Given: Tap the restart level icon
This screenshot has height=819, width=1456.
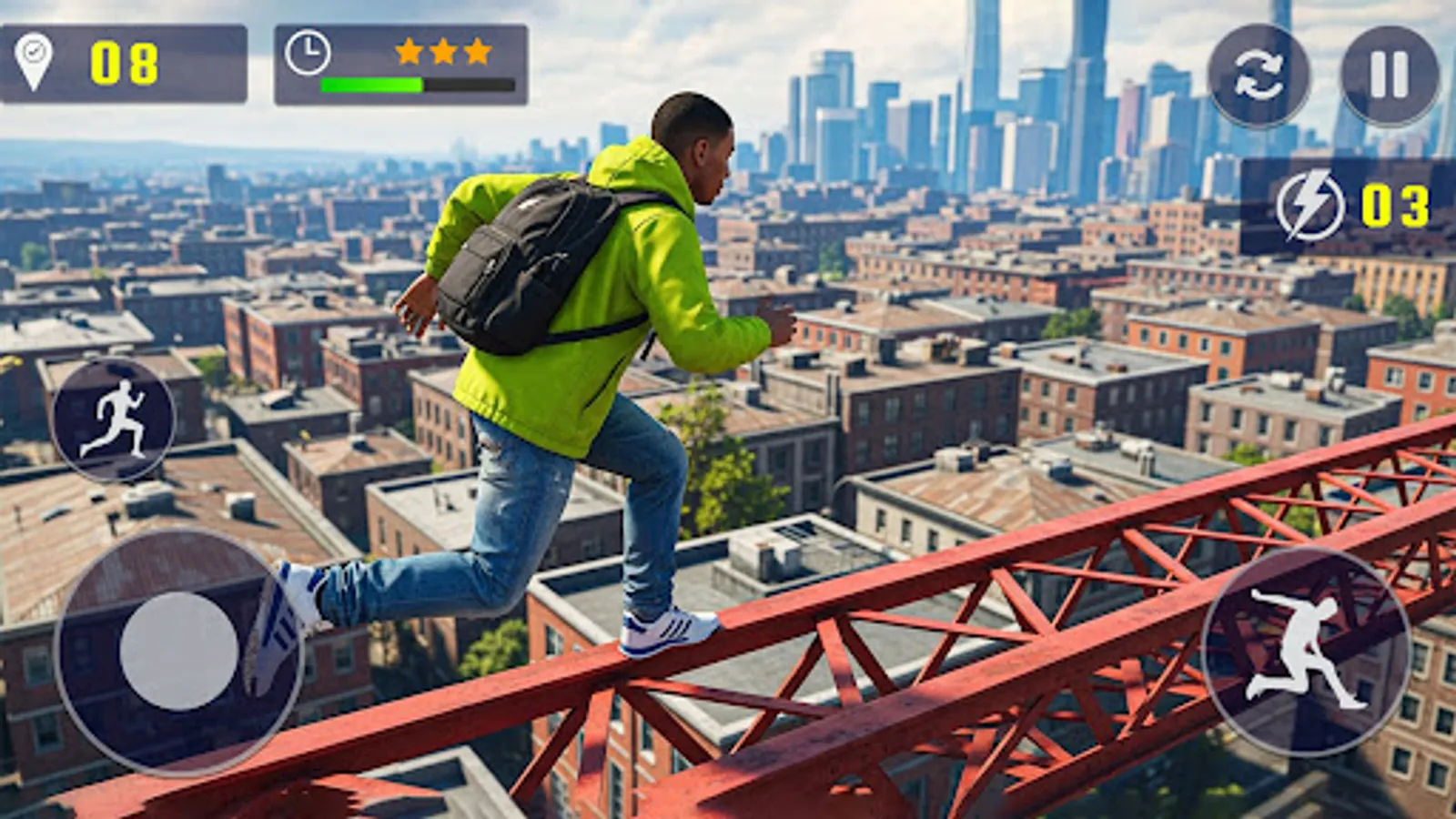Looking at the screenshot, I should [x=1257, y=61].
